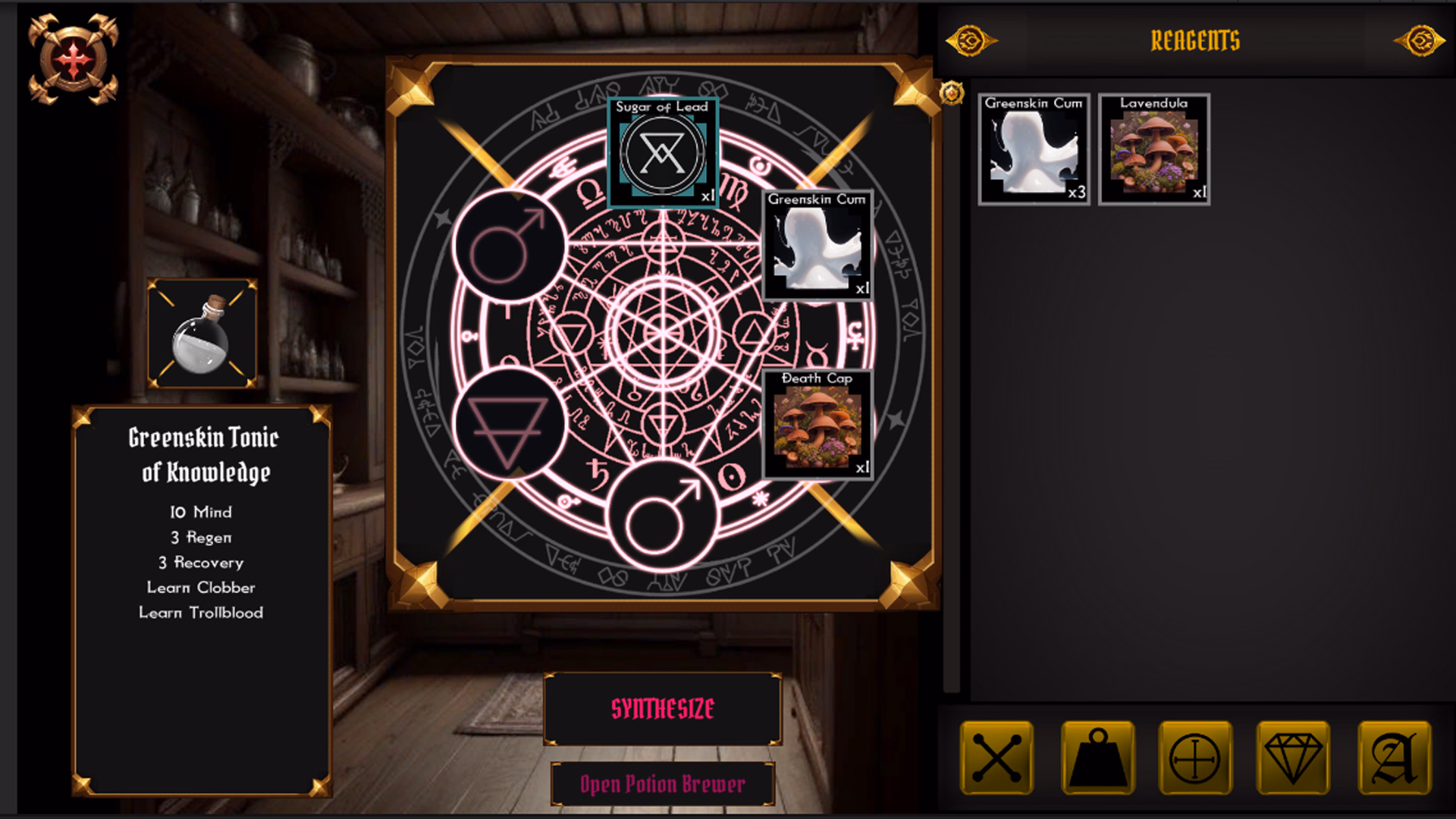
Task: Show the gem category button
Action: 1293,758
